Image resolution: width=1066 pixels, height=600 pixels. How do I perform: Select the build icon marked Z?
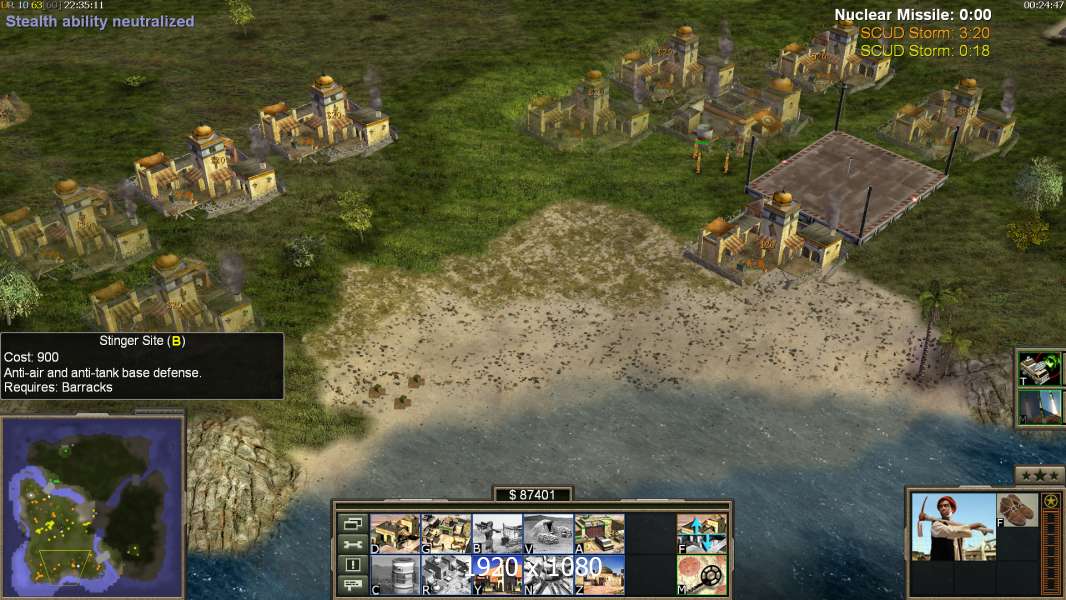coord(599,575)
